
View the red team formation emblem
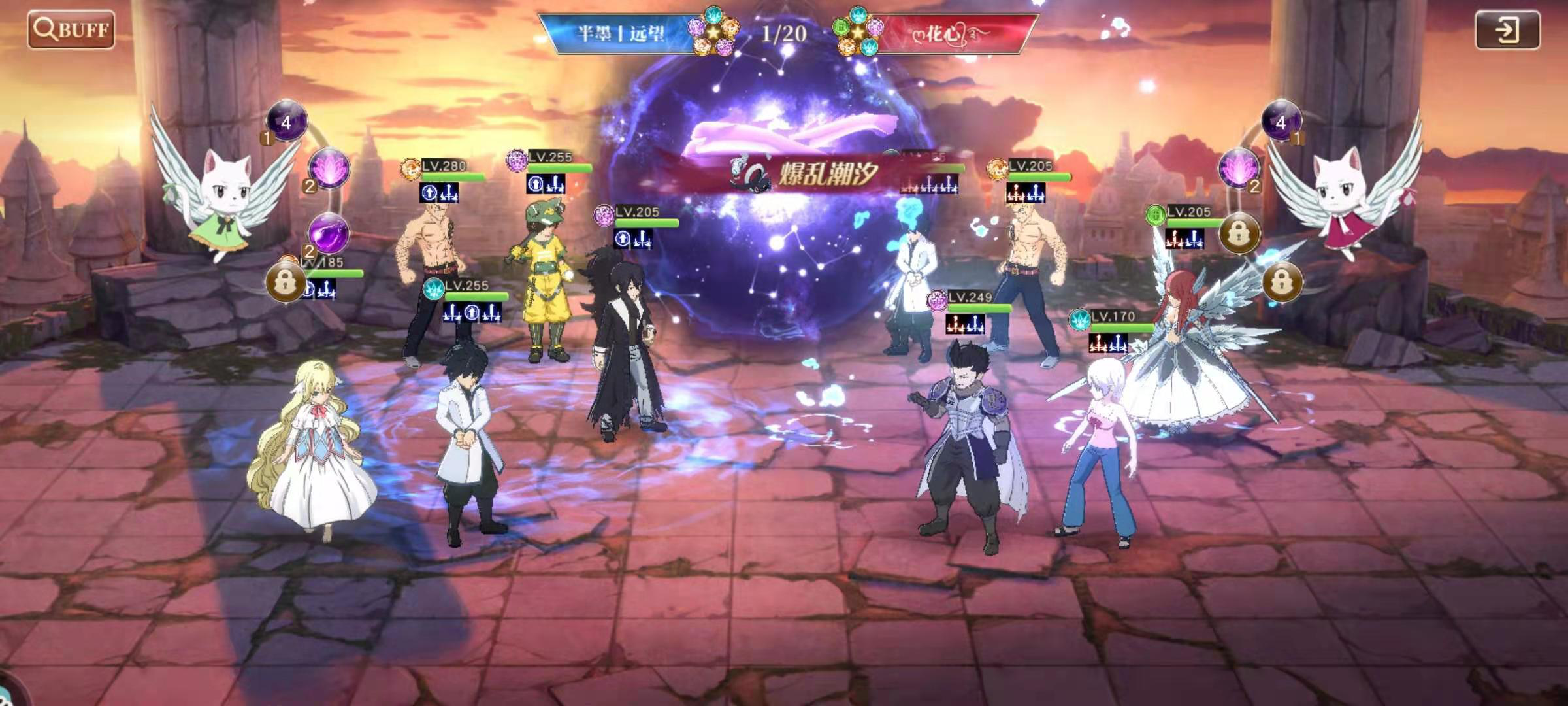pyautogui.click(x=857, y=31)
